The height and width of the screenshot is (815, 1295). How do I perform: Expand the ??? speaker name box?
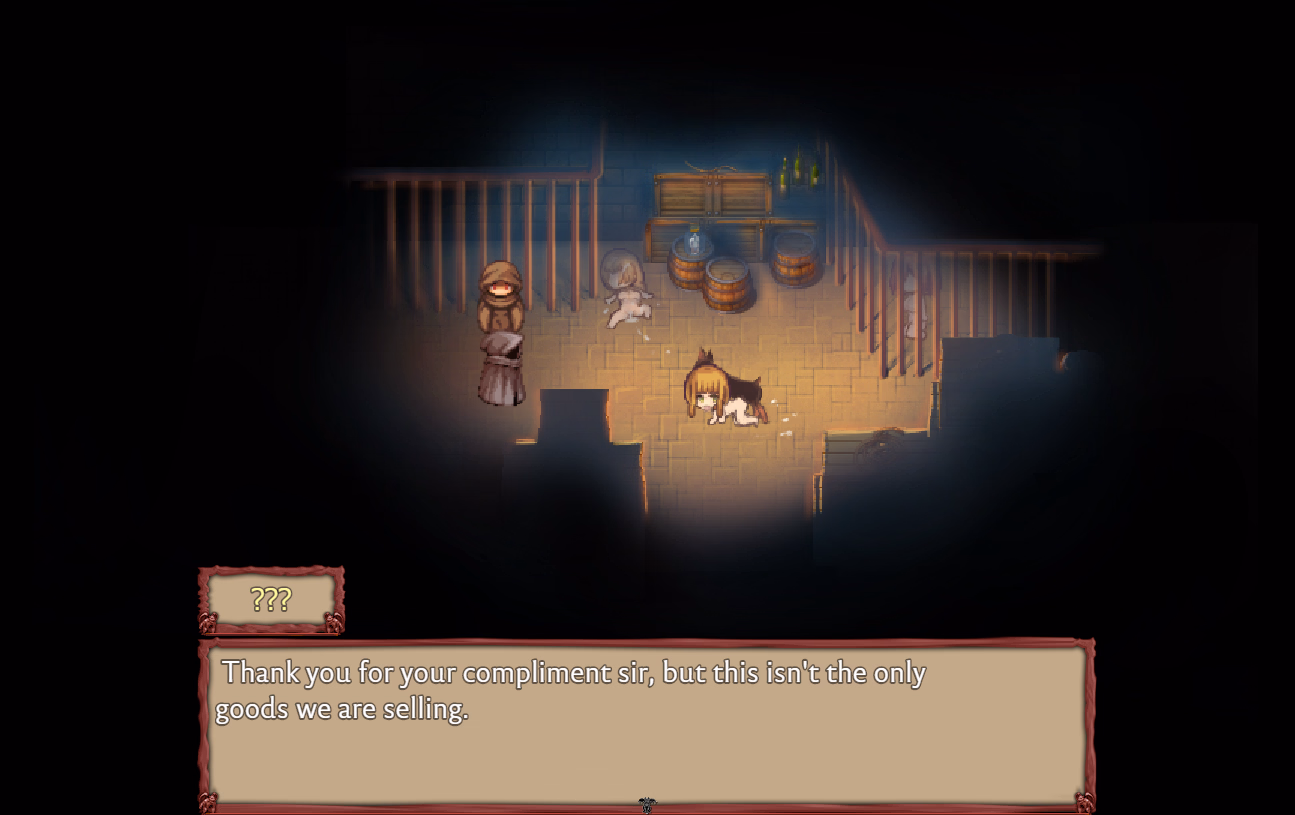(270, 600)
